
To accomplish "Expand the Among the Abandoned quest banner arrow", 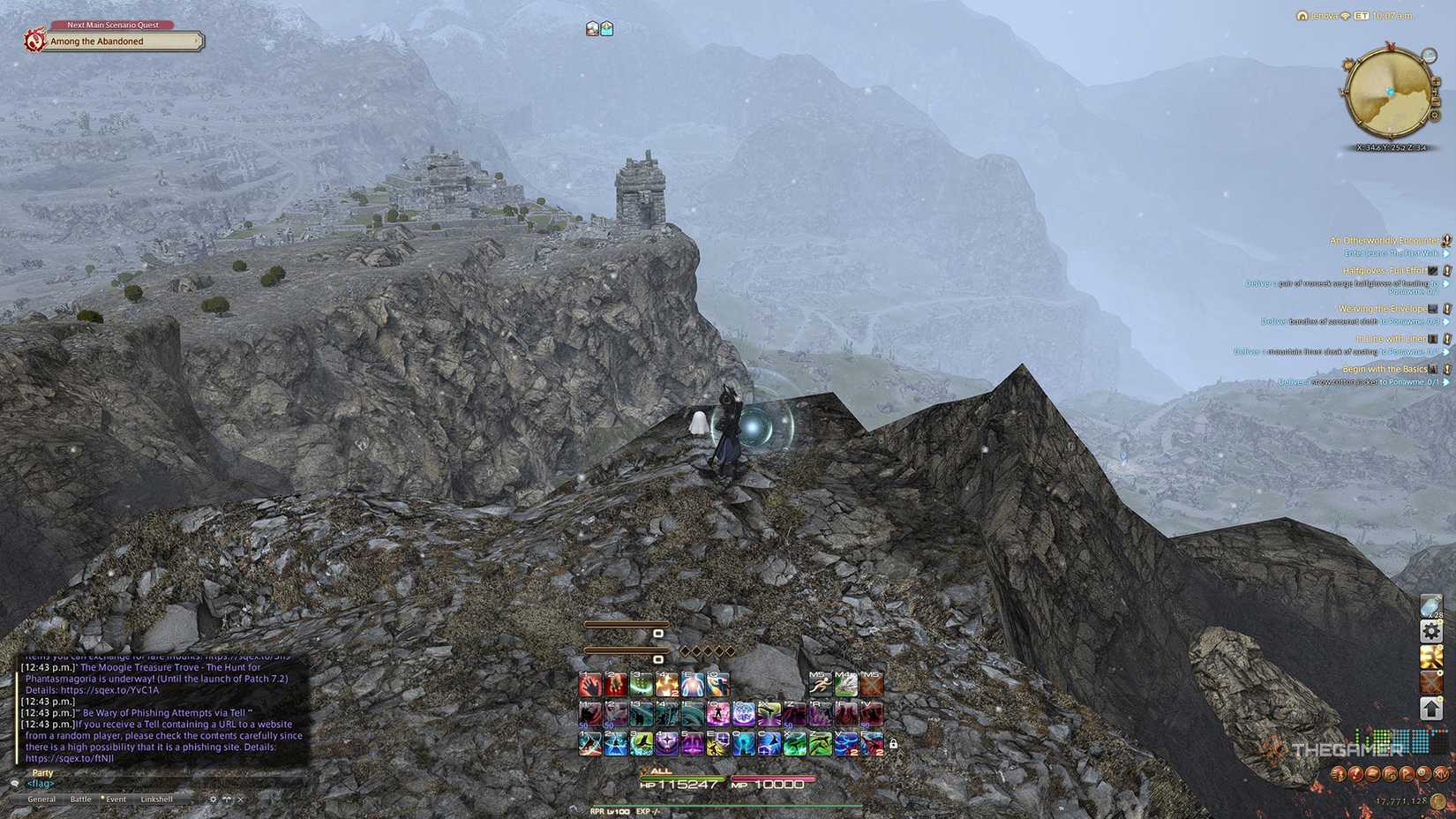I will point(194,41).
